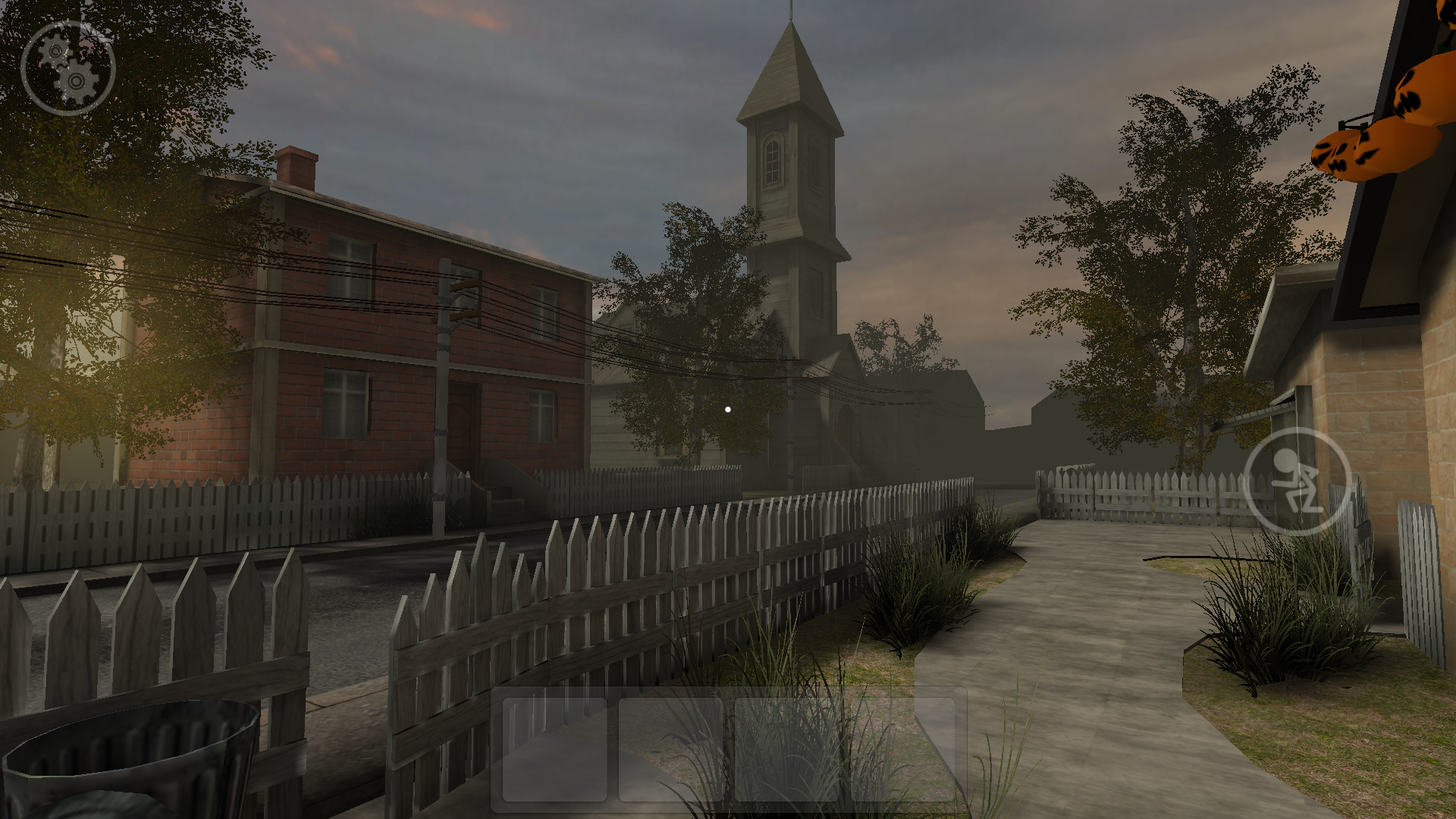Tap the inventory hotbar container
1456x819 pixels.
(x=728, y=747)
